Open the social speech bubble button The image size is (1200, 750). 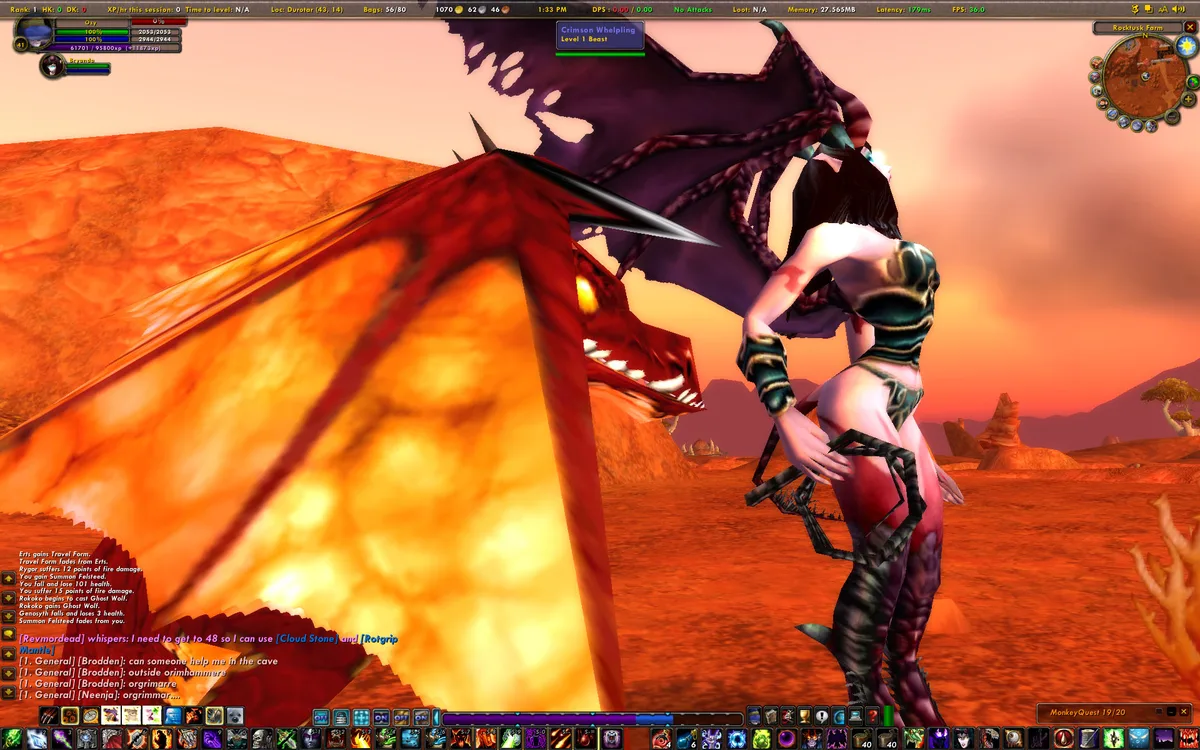tap(821, 716)
